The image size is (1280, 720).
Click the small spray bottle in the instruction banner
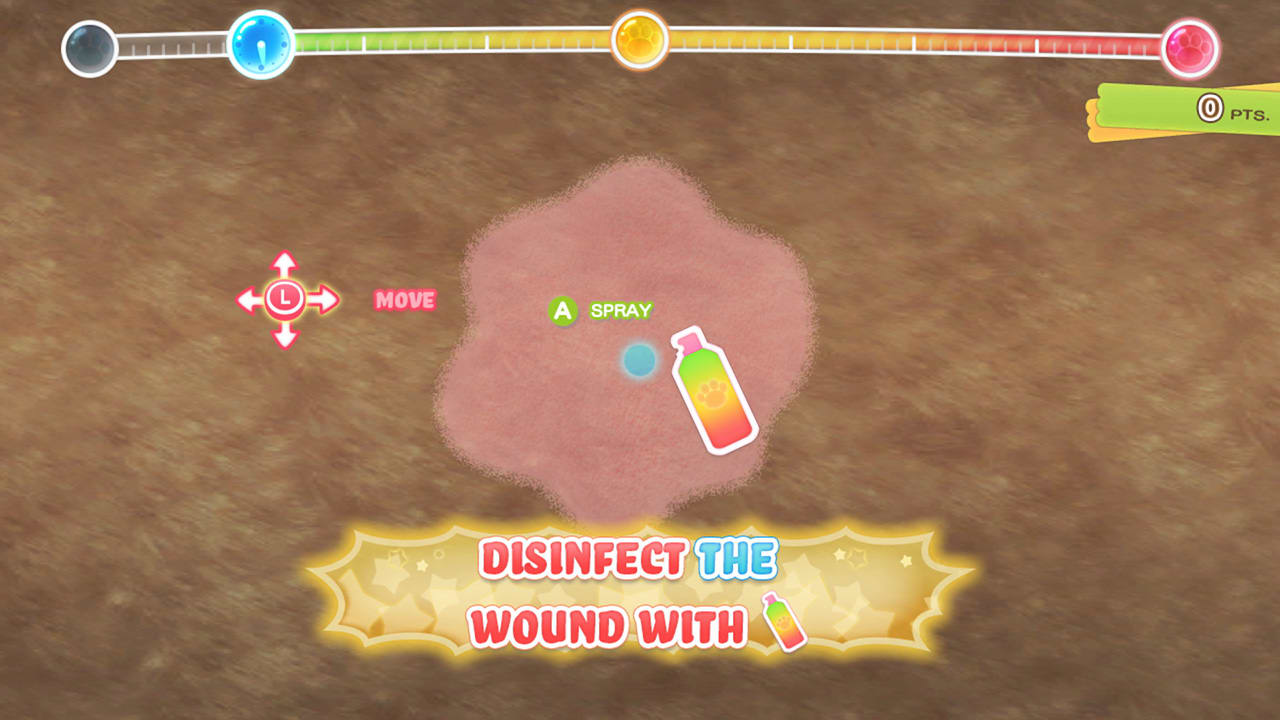tap(785, 623)
